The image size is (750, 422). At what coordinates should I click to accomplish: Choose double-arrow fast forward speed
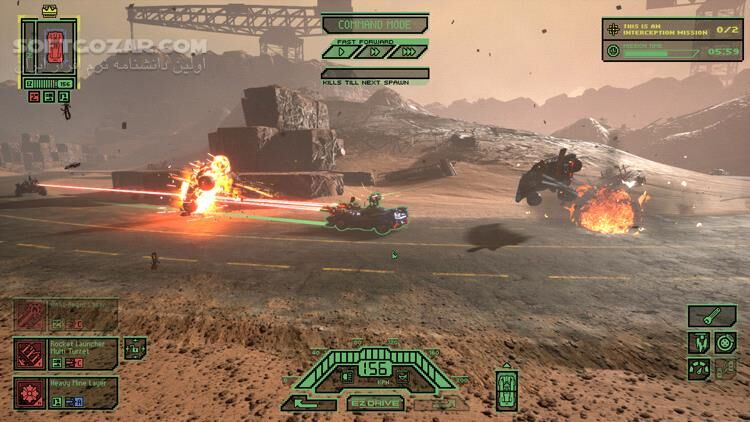click(x=374, y=51)
